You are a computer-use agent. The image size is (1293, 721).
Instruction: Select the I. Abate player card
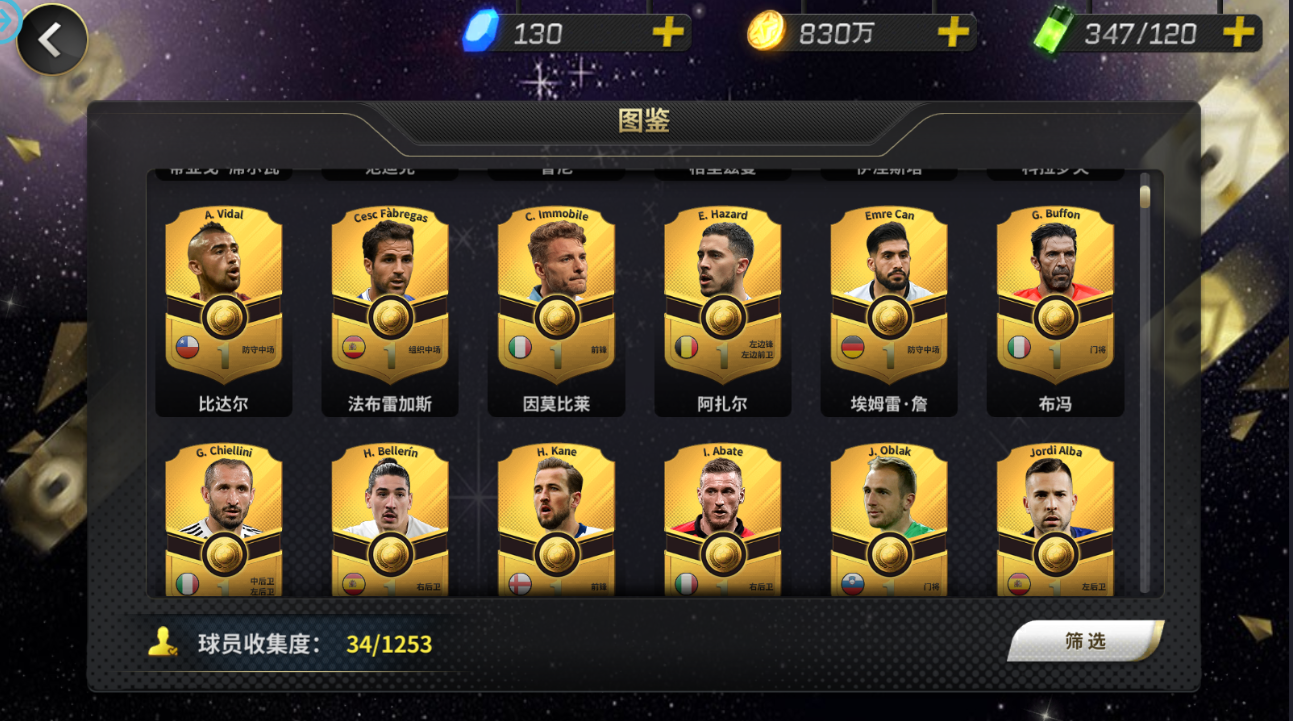(x=723, y=520)
